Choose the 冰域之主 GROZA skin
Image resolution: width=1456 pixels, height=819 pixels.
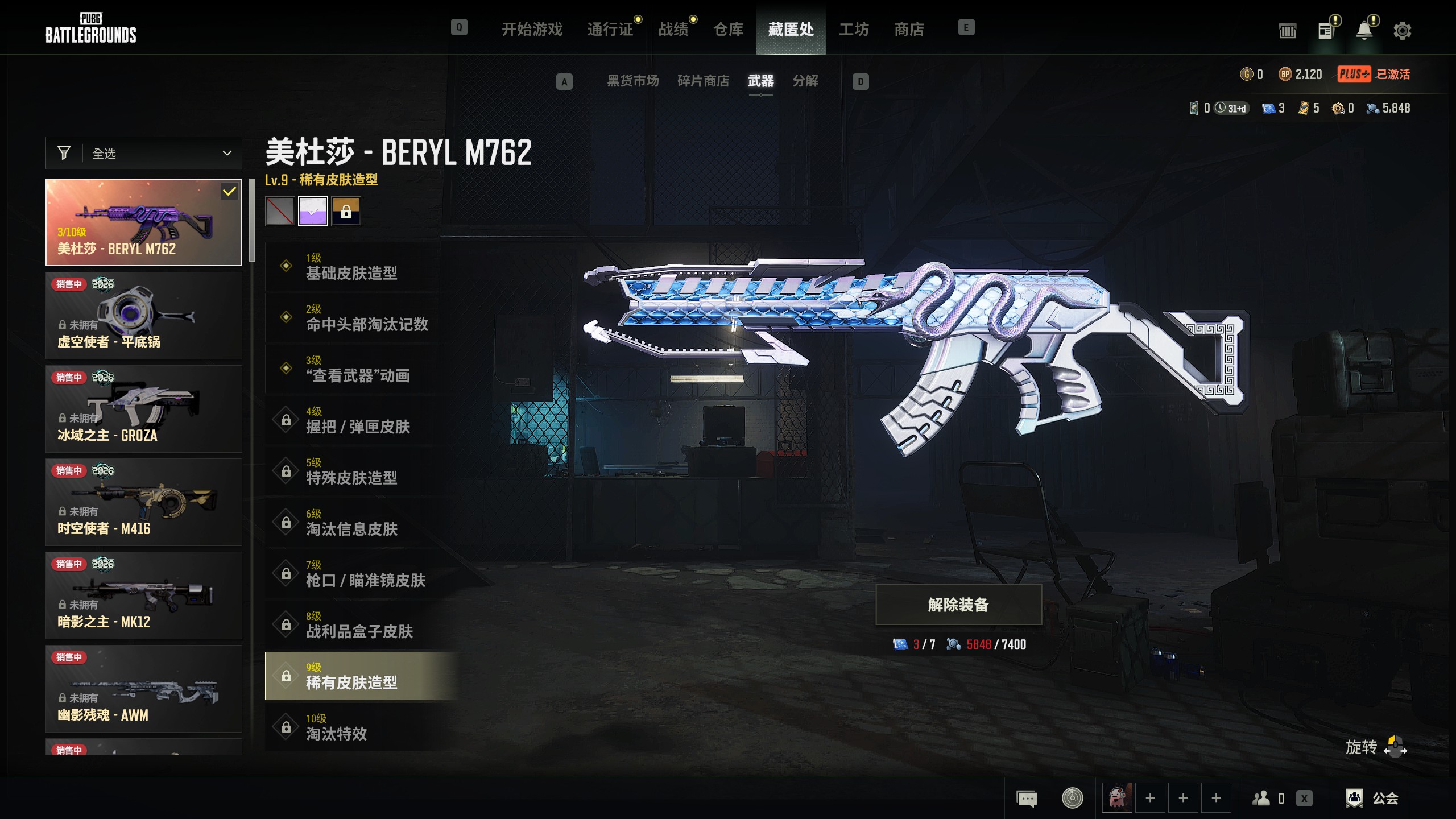coord(144,408)
